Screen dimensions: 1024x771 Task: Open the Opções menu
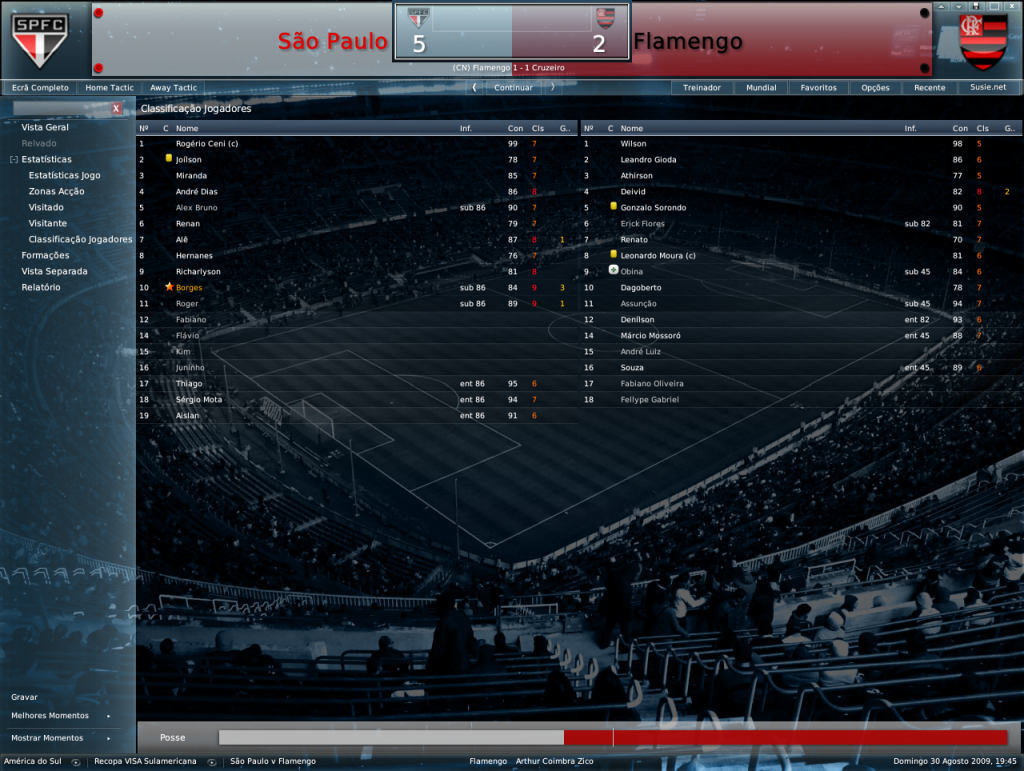tap(875, 88)
